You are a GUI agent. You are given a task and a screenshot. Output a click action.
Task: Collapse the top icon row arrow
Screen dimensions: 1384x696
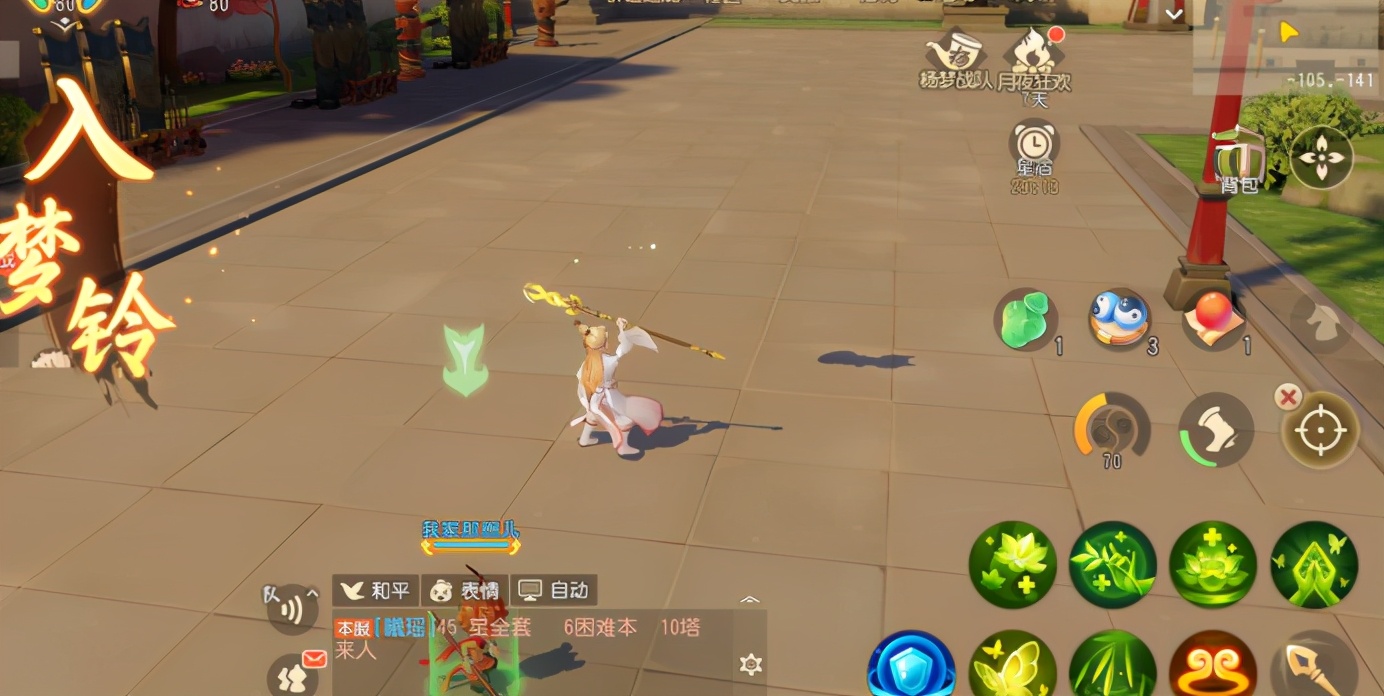pyautogui.click(x=1174, y=14)
